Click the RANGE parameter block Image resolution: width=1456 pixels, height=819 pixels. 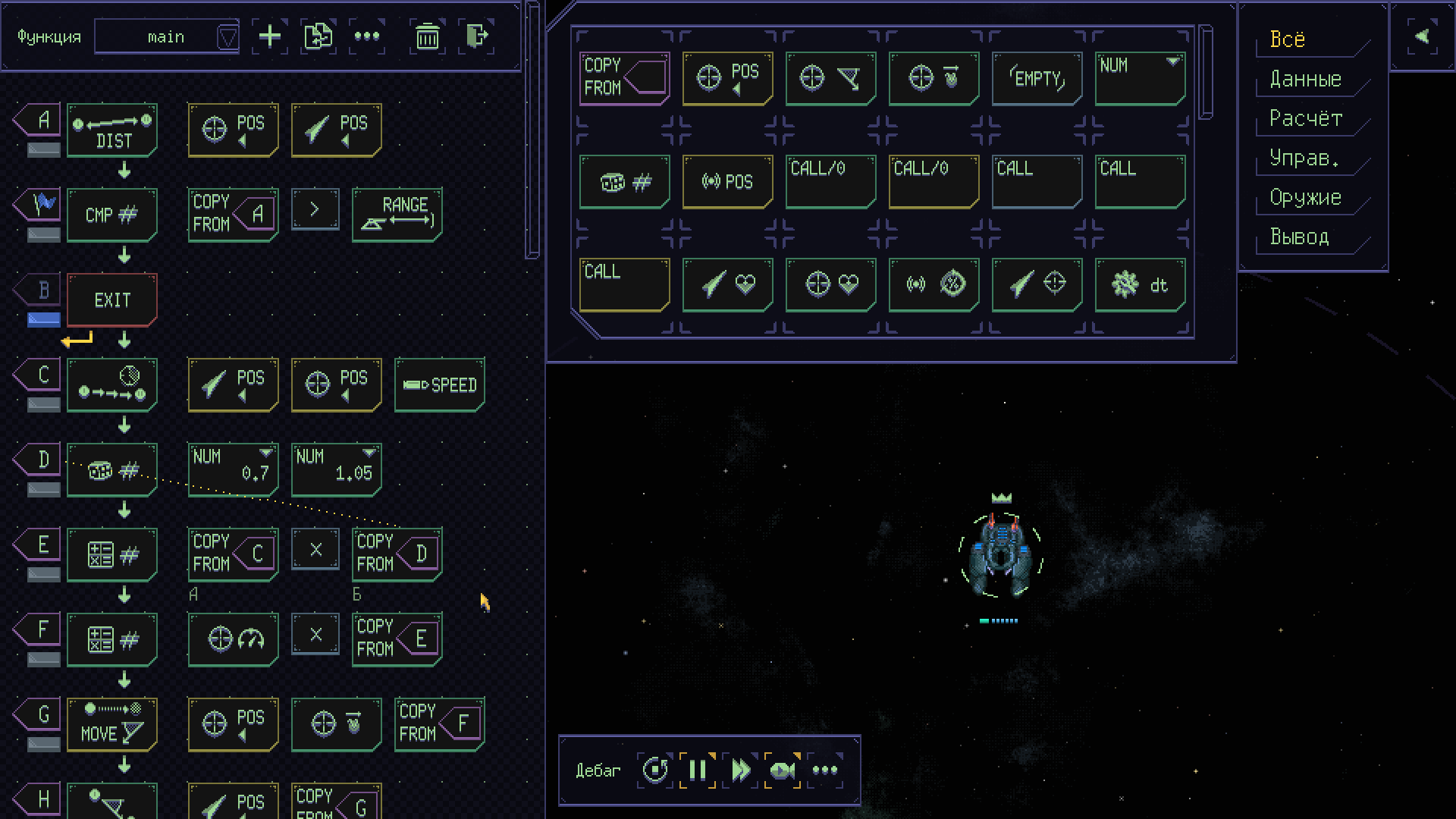[x=397, y=215]
